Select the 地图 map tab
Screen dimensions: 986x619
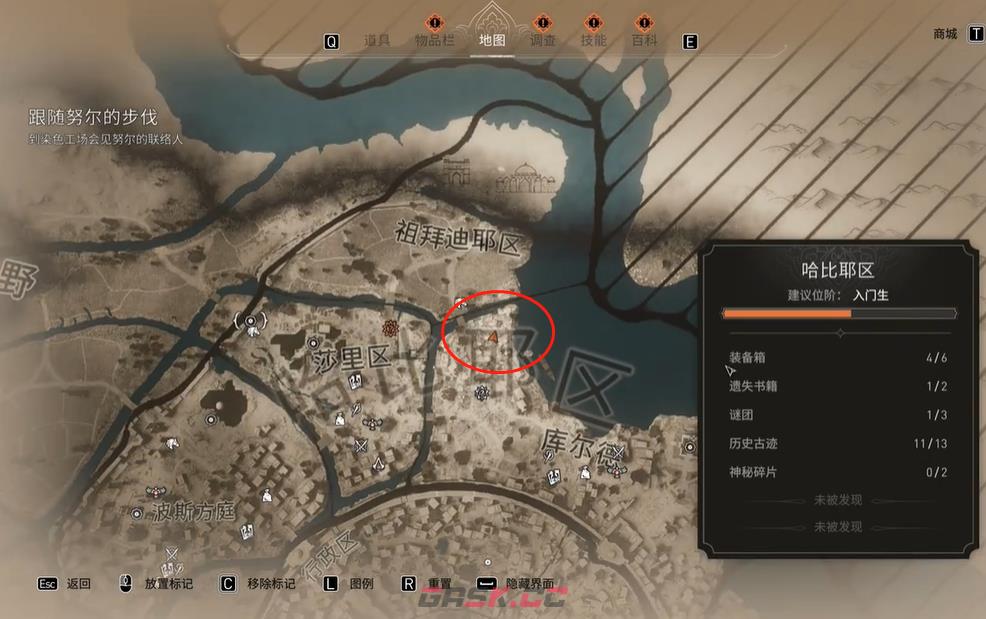(x=492, y=41)
